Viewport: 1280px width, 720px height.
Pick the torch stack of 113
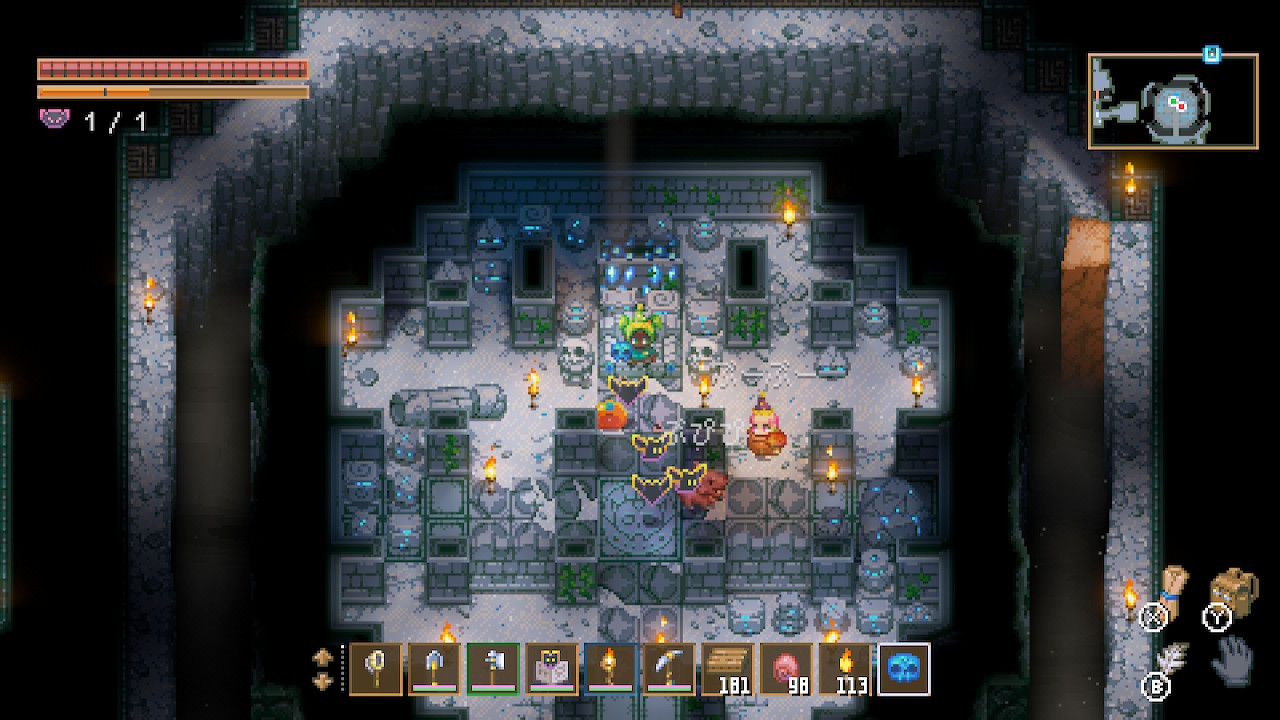[846, 668]
